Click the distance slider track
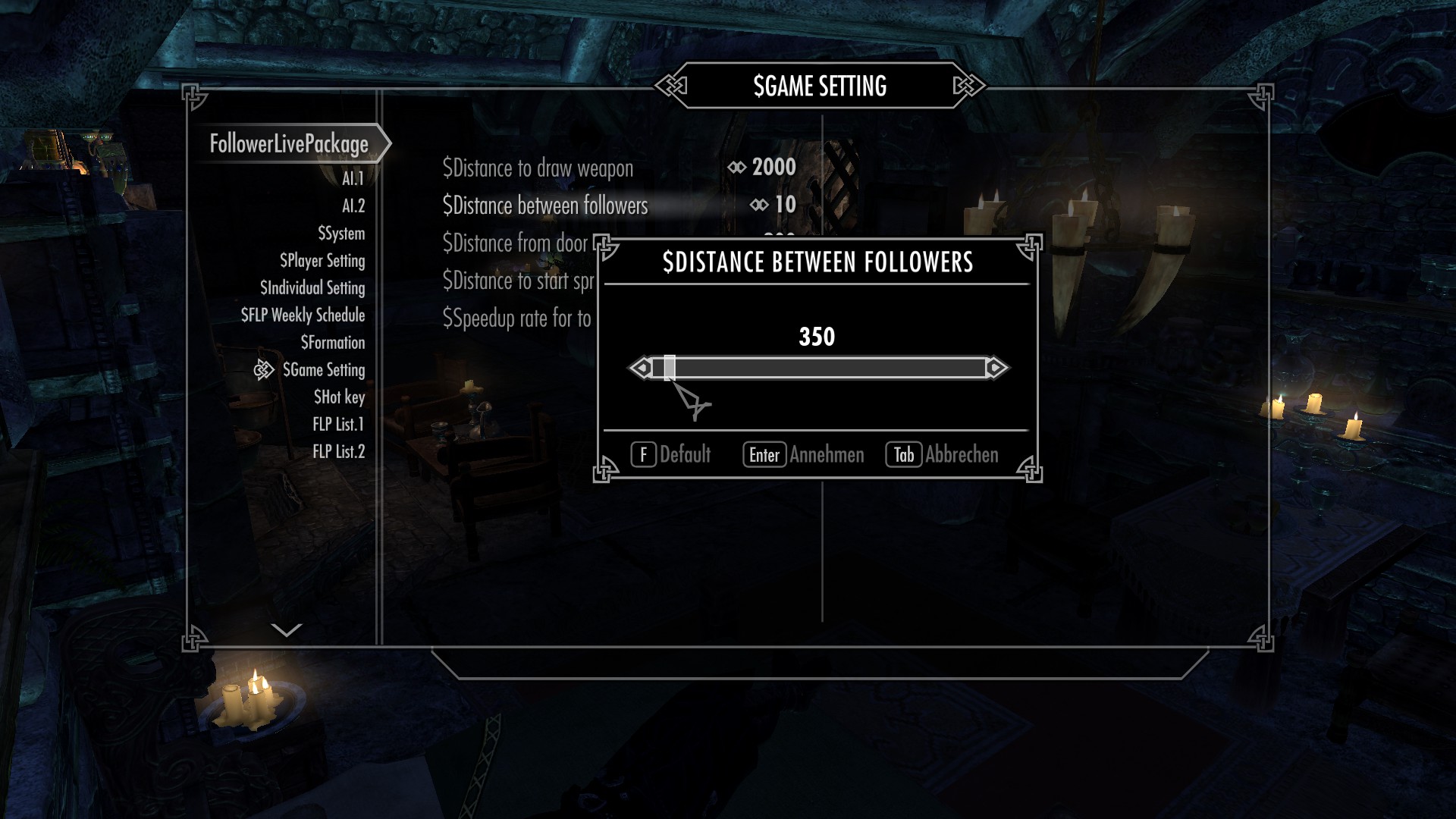1456x819 pixels. tap(819, 369)
